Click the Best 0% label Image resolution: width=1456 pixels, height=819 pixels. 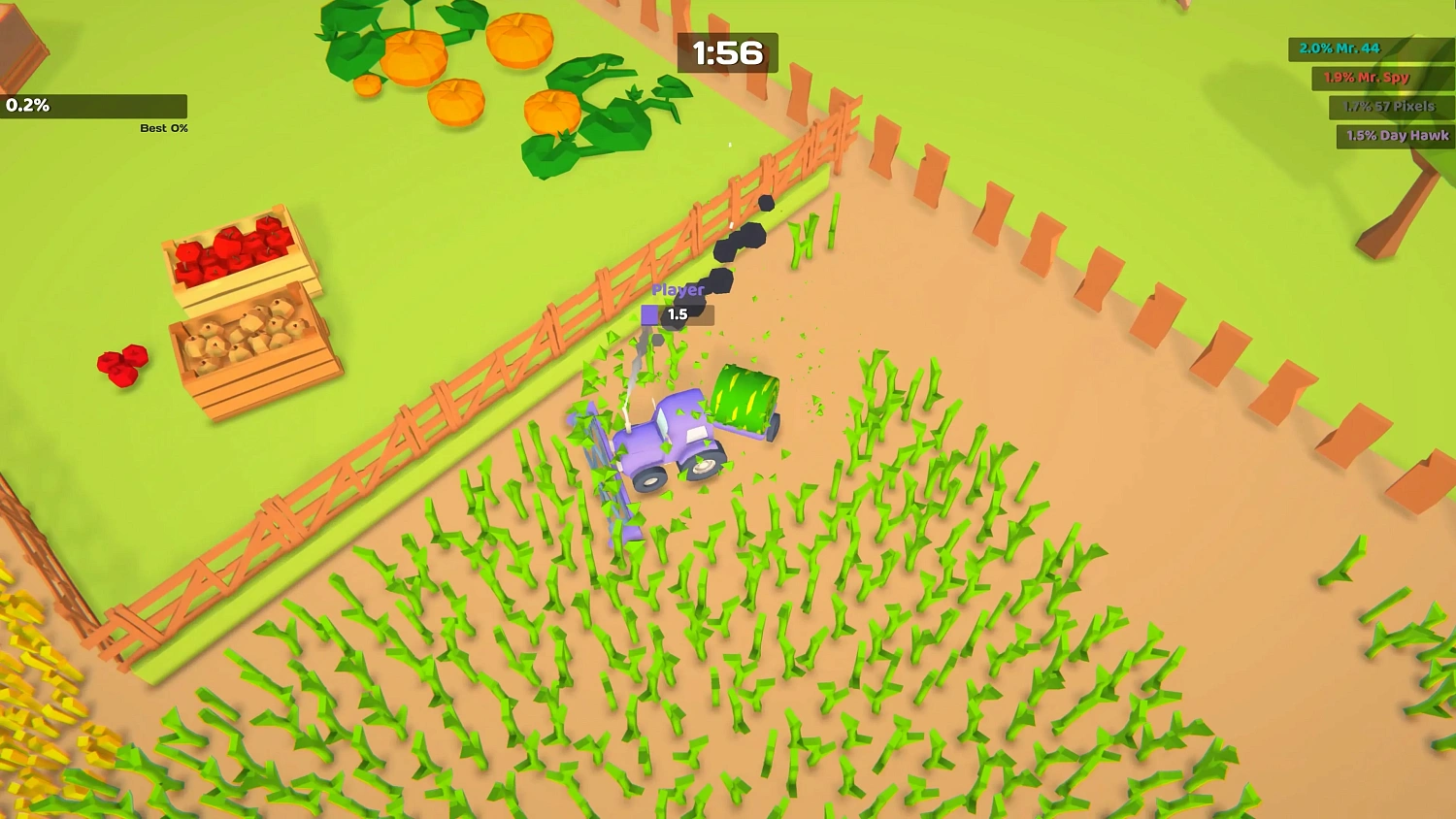[x=163, y=128]
